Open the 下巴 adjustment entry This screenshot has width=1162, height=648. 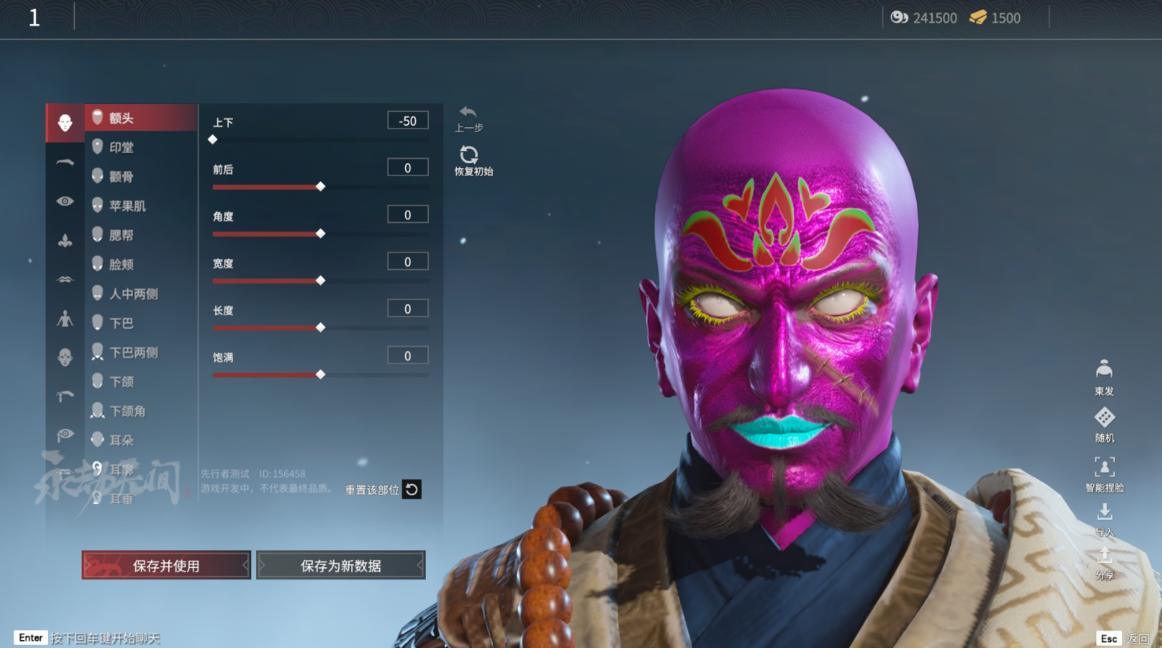click(x=121, y=323)
